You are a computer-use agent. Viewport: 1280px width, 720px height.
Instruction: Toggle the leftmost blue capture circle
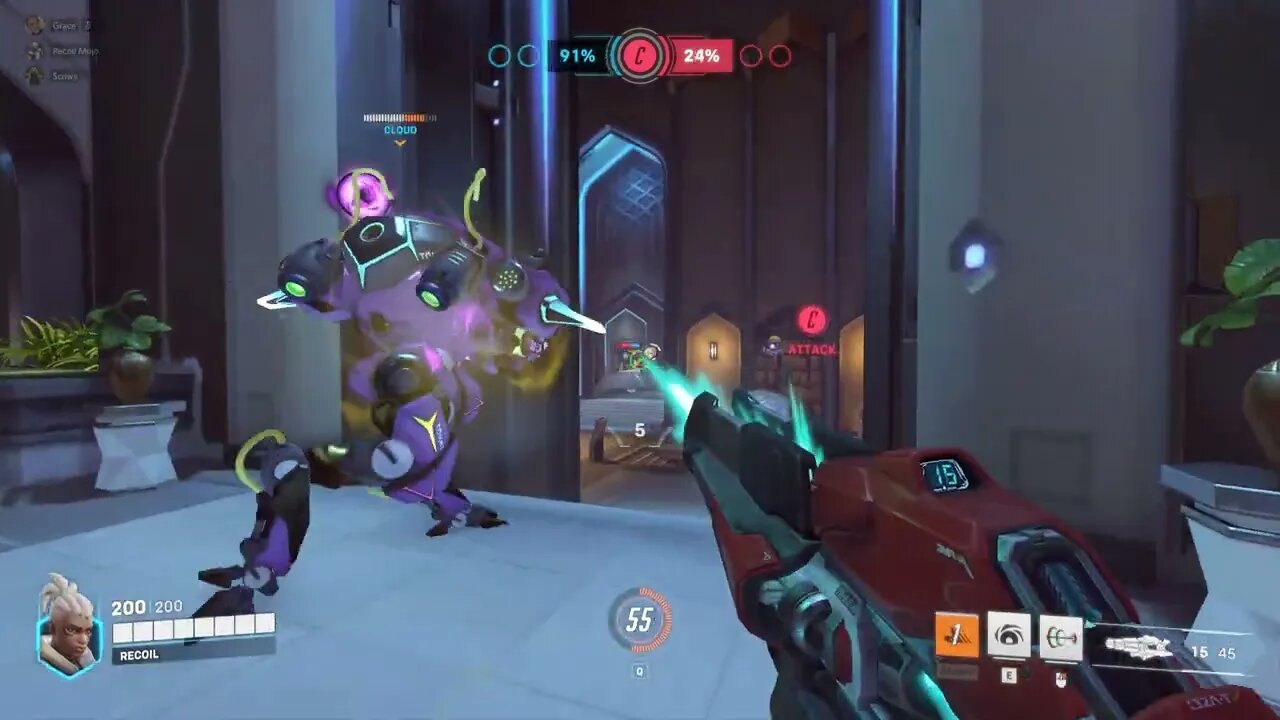[499, 56]
